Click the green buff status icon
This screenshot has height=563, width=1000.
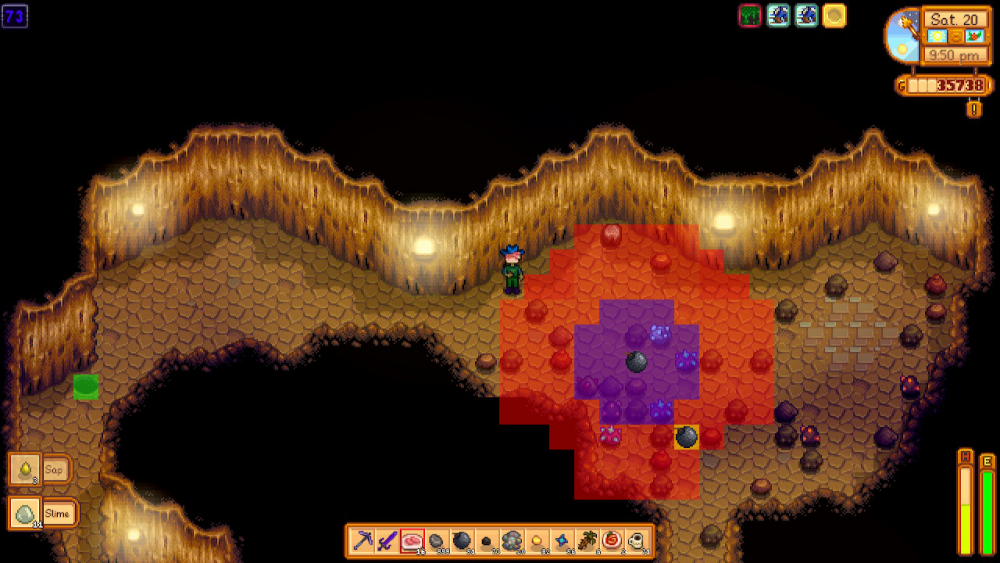[x=750, y=15]
